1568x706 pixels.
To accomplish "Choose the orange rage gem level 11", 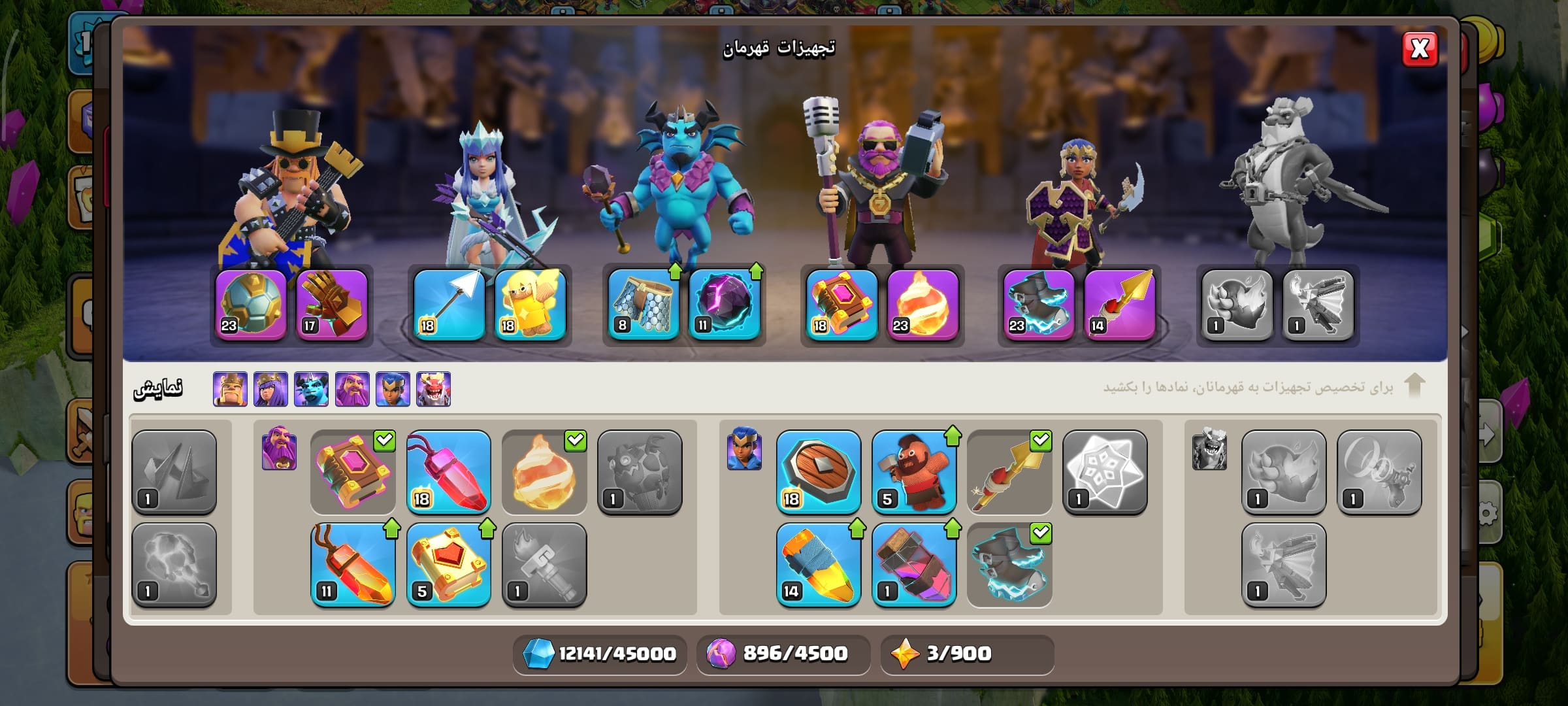I will pyautogui.click(x=353, y=565).
